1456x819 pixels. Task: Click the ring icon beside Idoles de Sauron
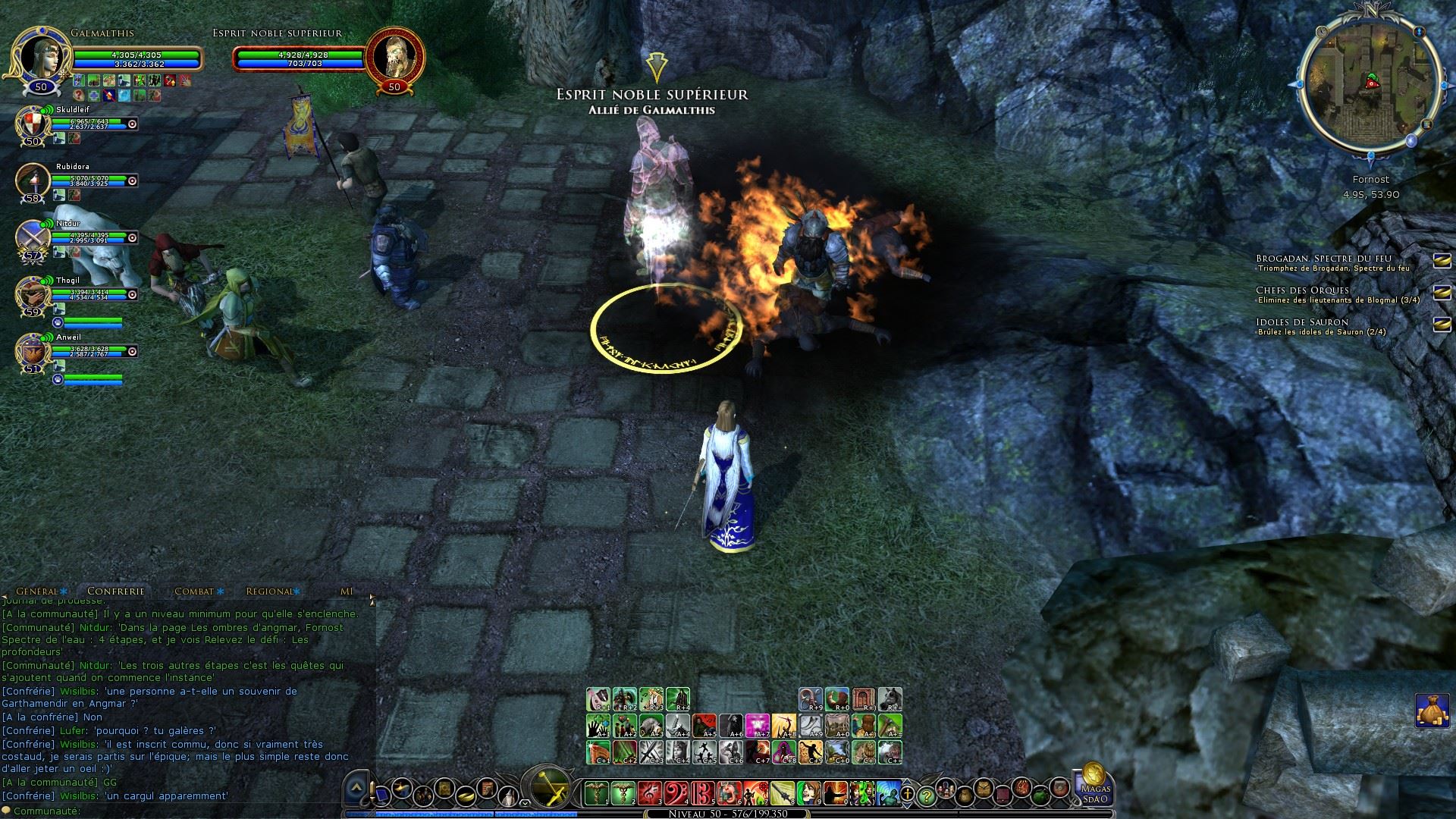point(1442,325)
